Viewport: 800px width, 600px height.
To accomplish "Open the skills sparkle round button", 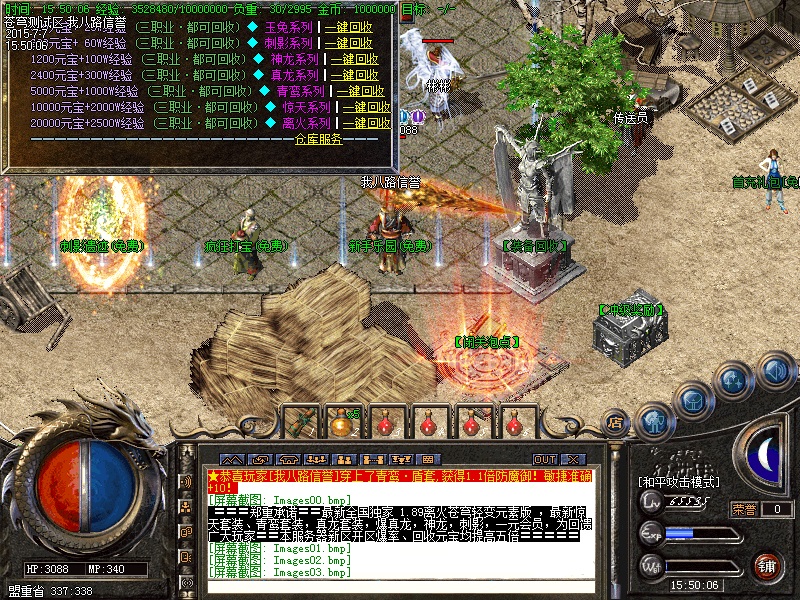I will pos(735,380).
